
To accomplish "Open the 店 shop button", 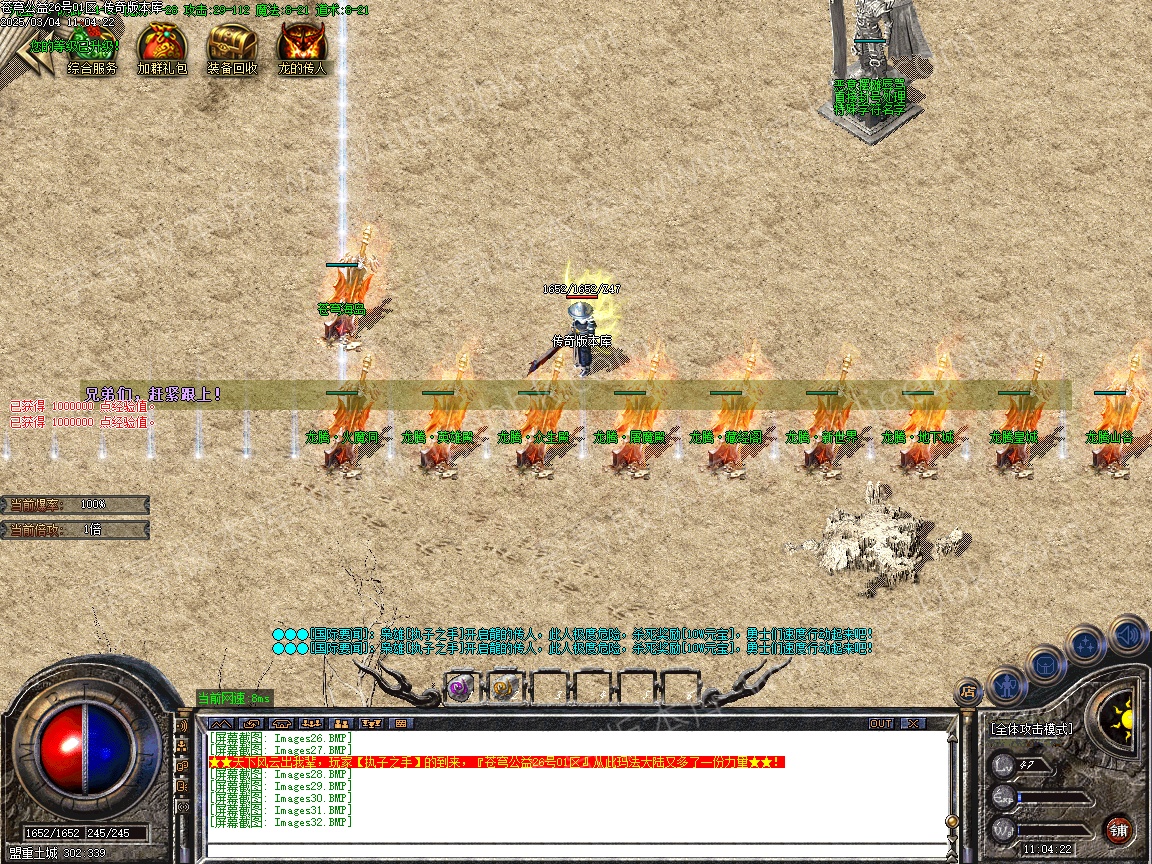I will coord(967,689).
